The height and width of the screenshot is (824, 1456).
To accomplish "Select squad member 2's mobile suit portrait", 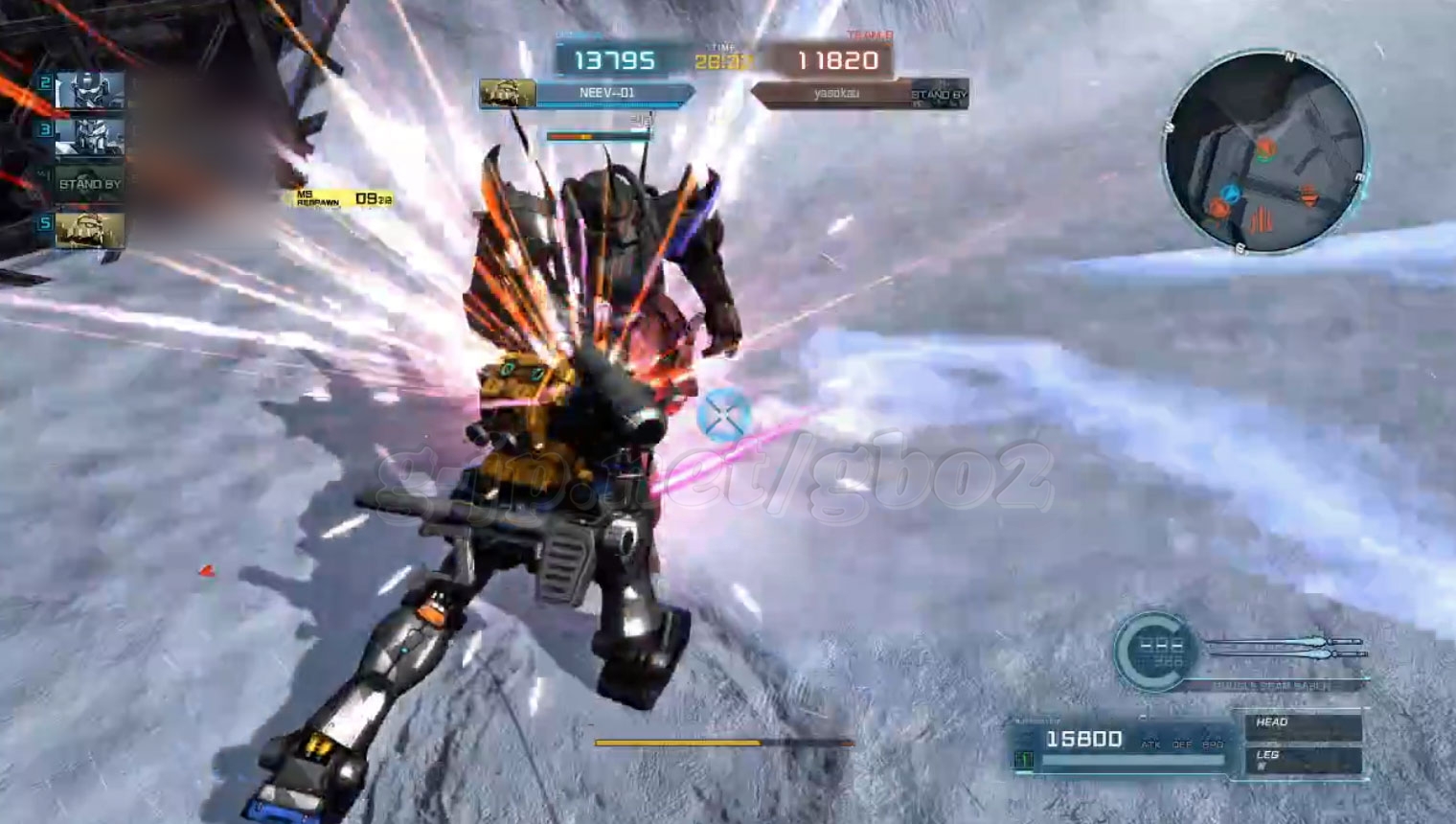I will [90, 91].
